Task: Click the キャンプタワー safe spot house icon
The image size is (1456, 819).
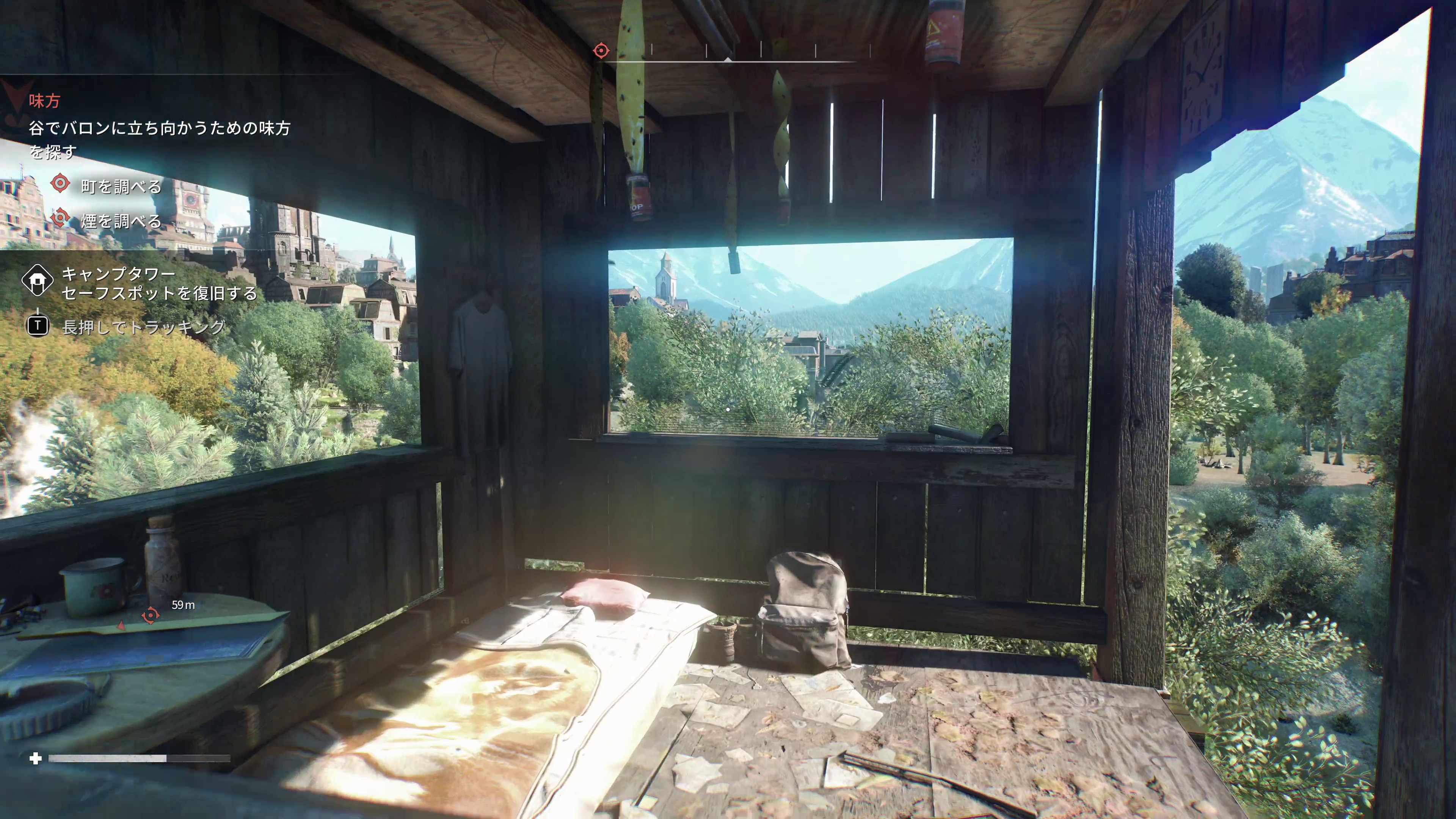Action: pos(37,280)
